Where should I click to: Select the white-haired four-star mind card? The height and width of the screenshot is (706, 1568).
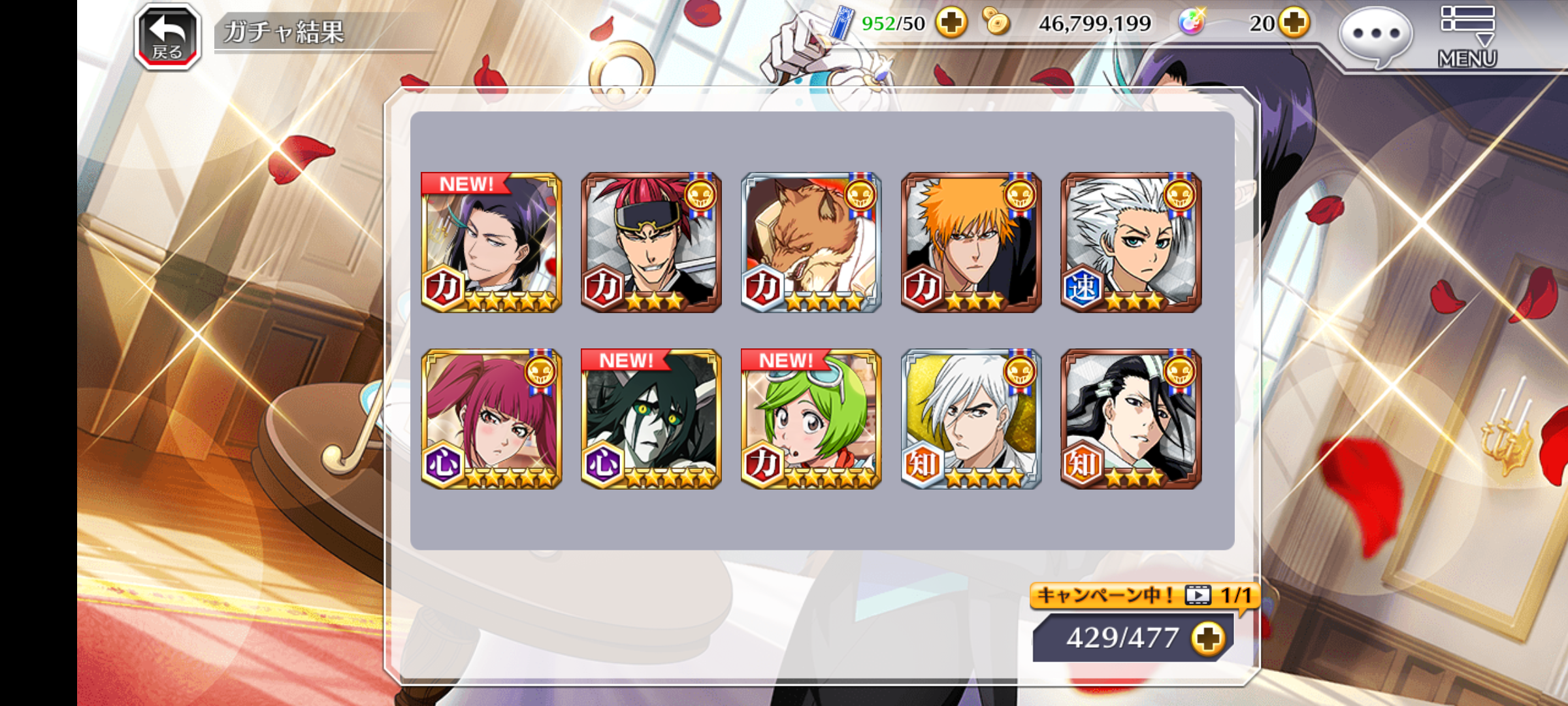point(971,419)
